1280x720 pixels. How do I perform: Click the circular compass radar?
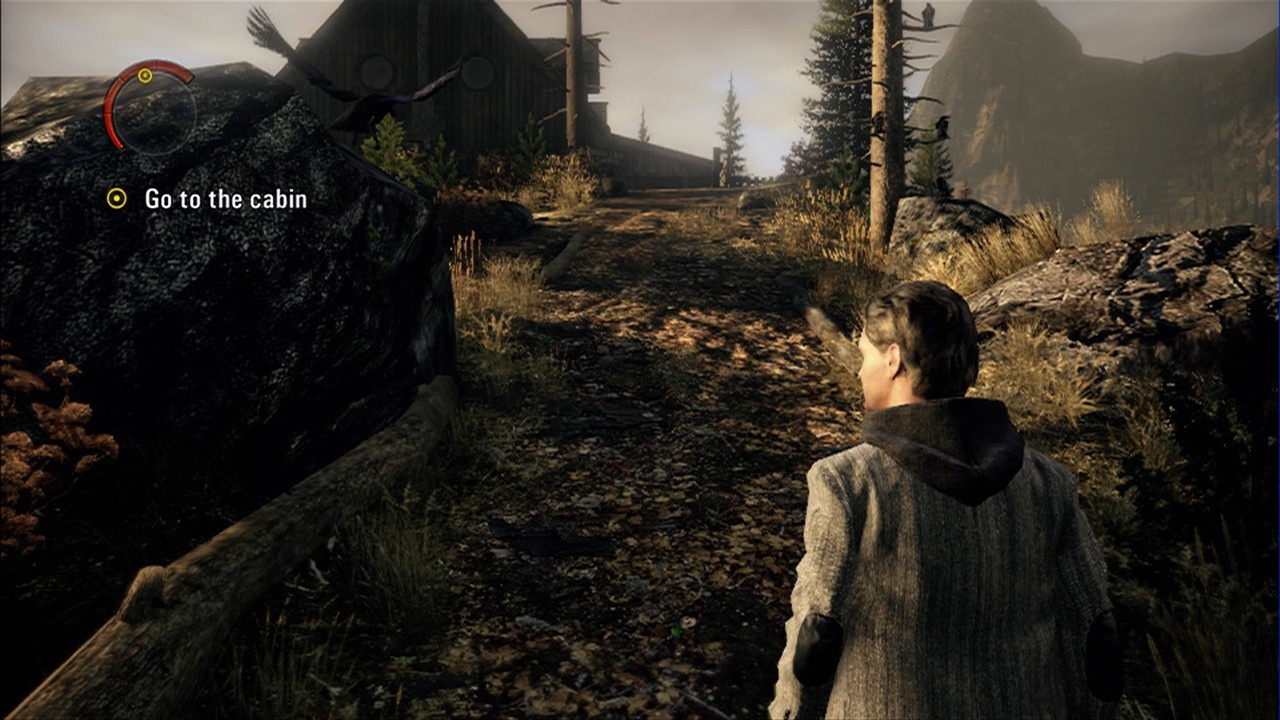click(151, 108)
